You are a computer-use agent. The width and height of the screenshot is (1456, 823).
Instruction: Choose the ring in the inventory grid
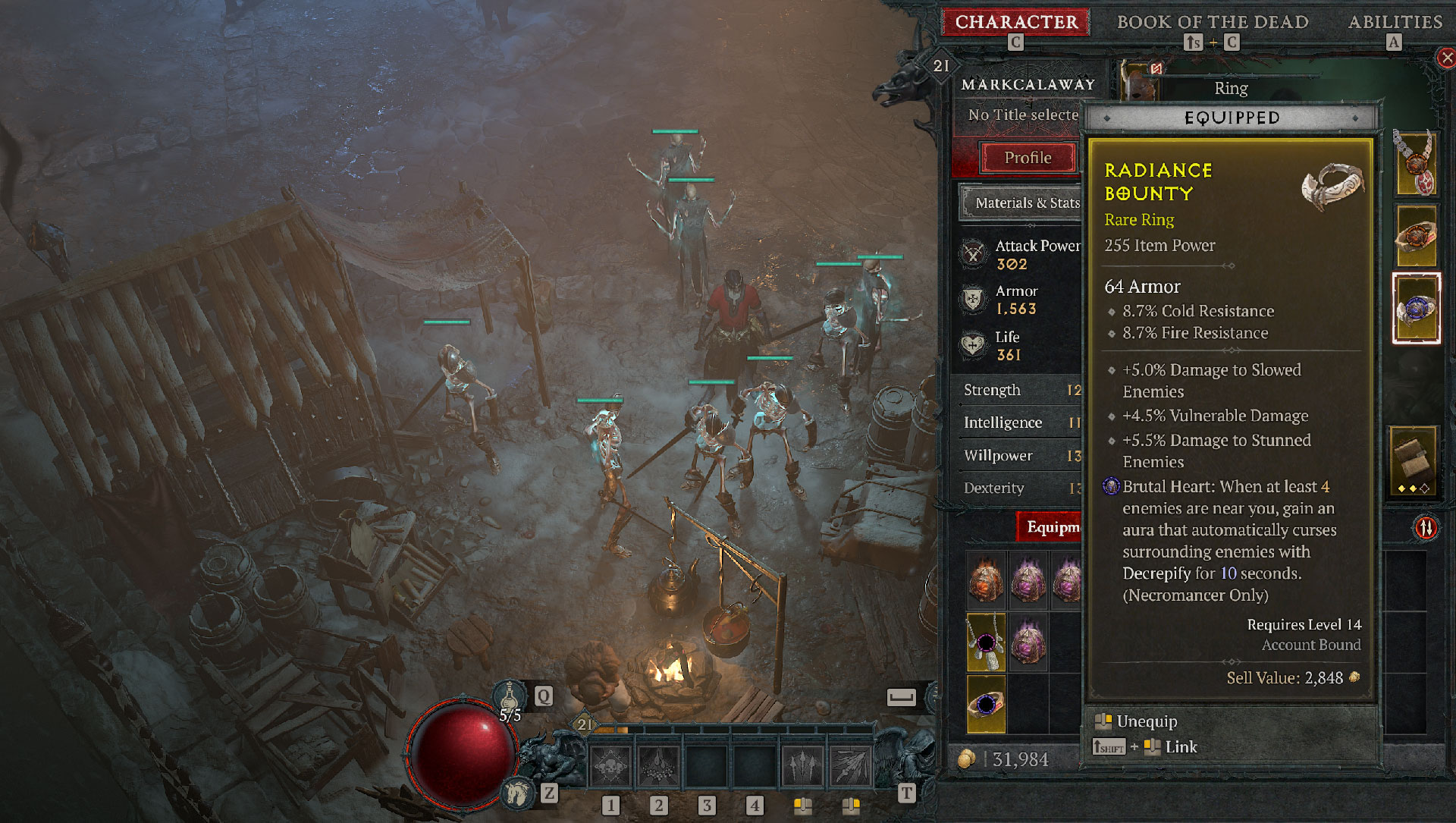(x=986, y=704)
